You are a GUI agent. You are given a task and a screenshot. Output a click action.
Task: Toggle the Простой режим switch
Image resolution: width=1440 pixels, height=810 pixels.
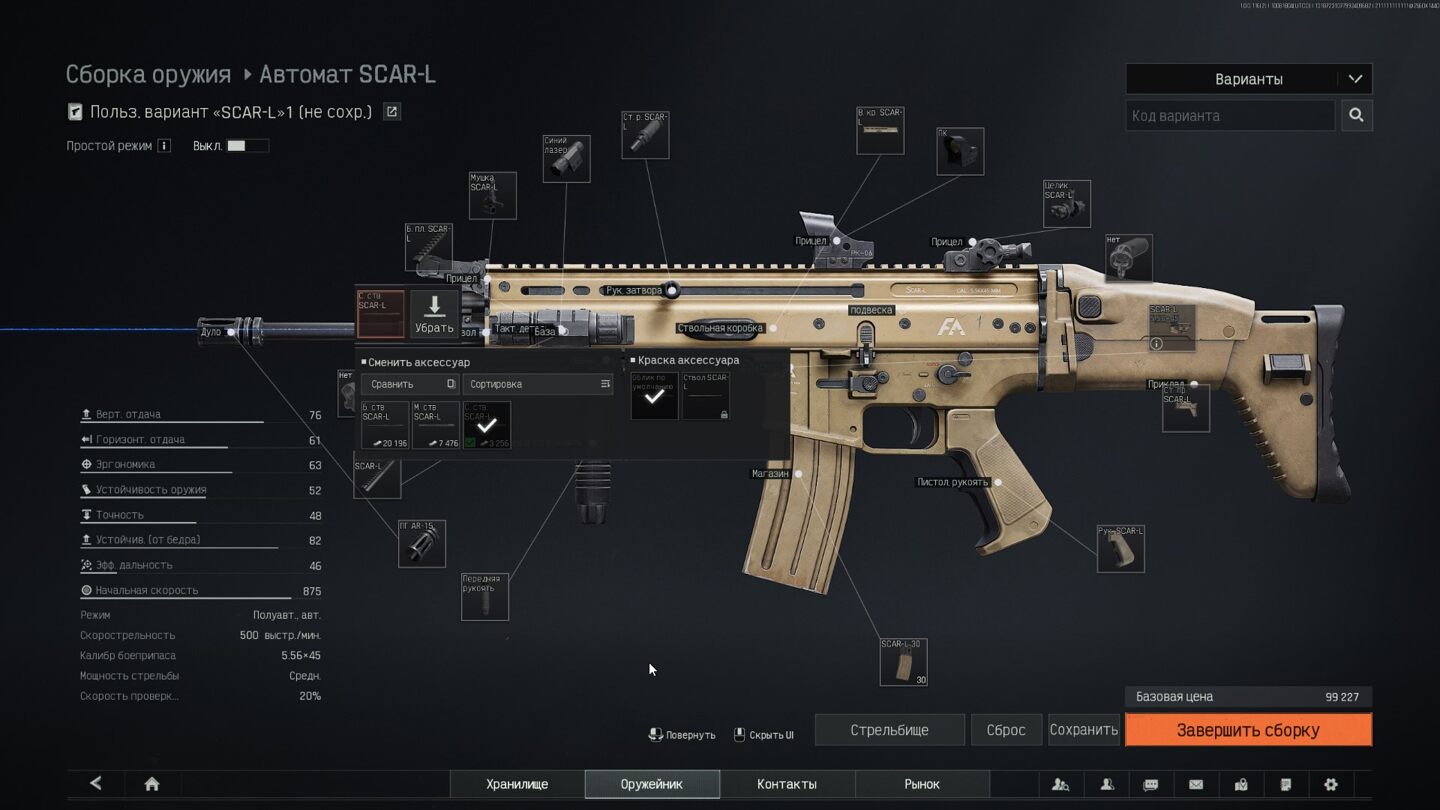[x=247, y=146]
